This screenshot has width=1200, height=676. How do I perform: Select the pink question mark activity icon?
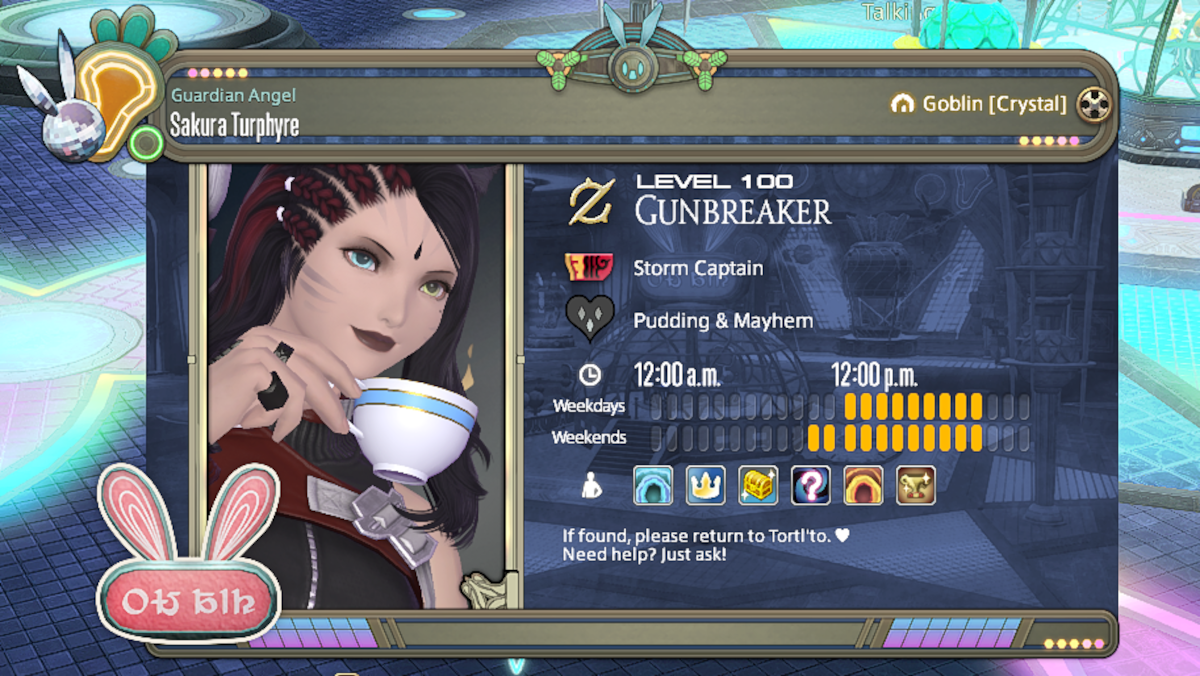[810, 485]
